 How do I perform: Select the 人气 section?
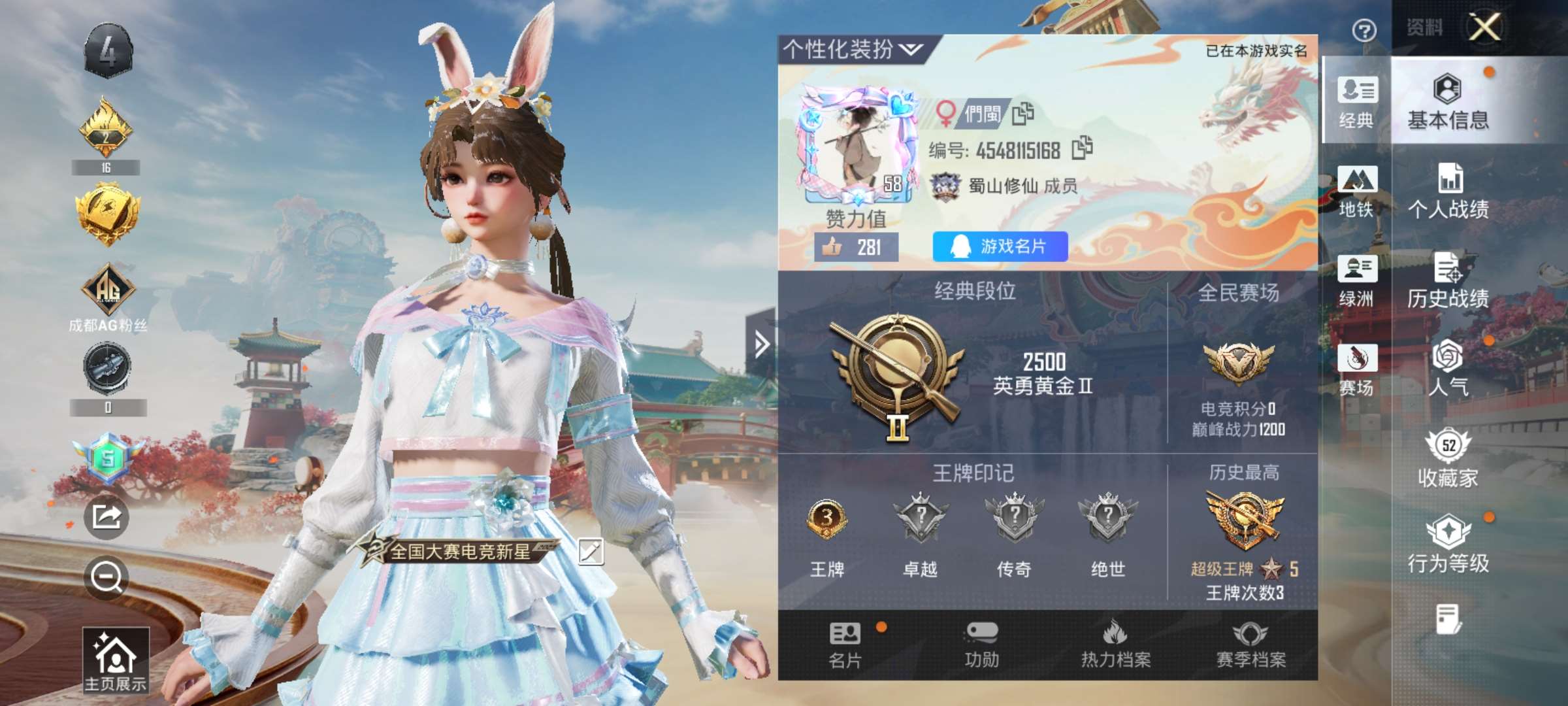1448,368
